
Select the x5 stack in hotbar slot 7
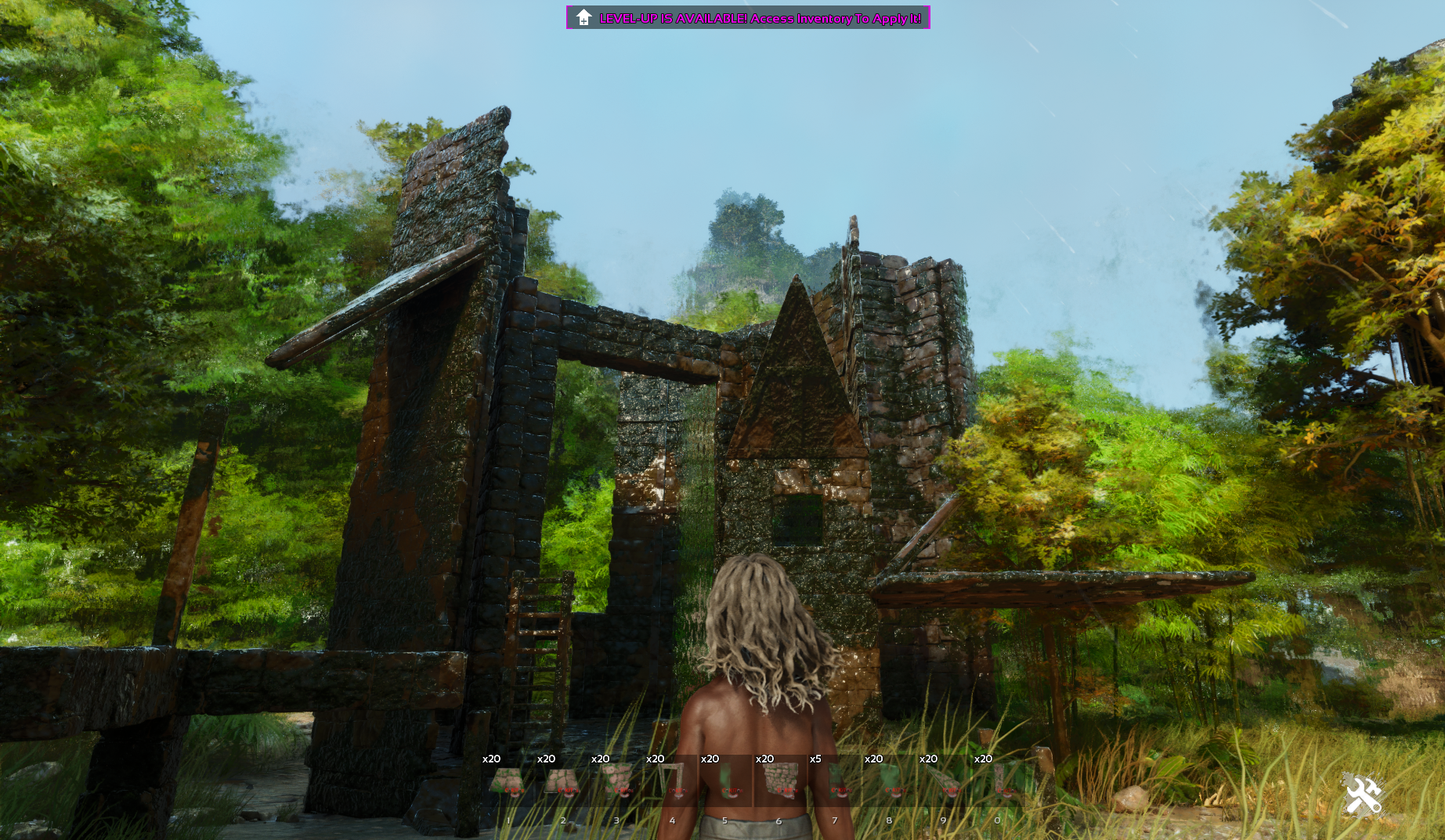point(835,781)
